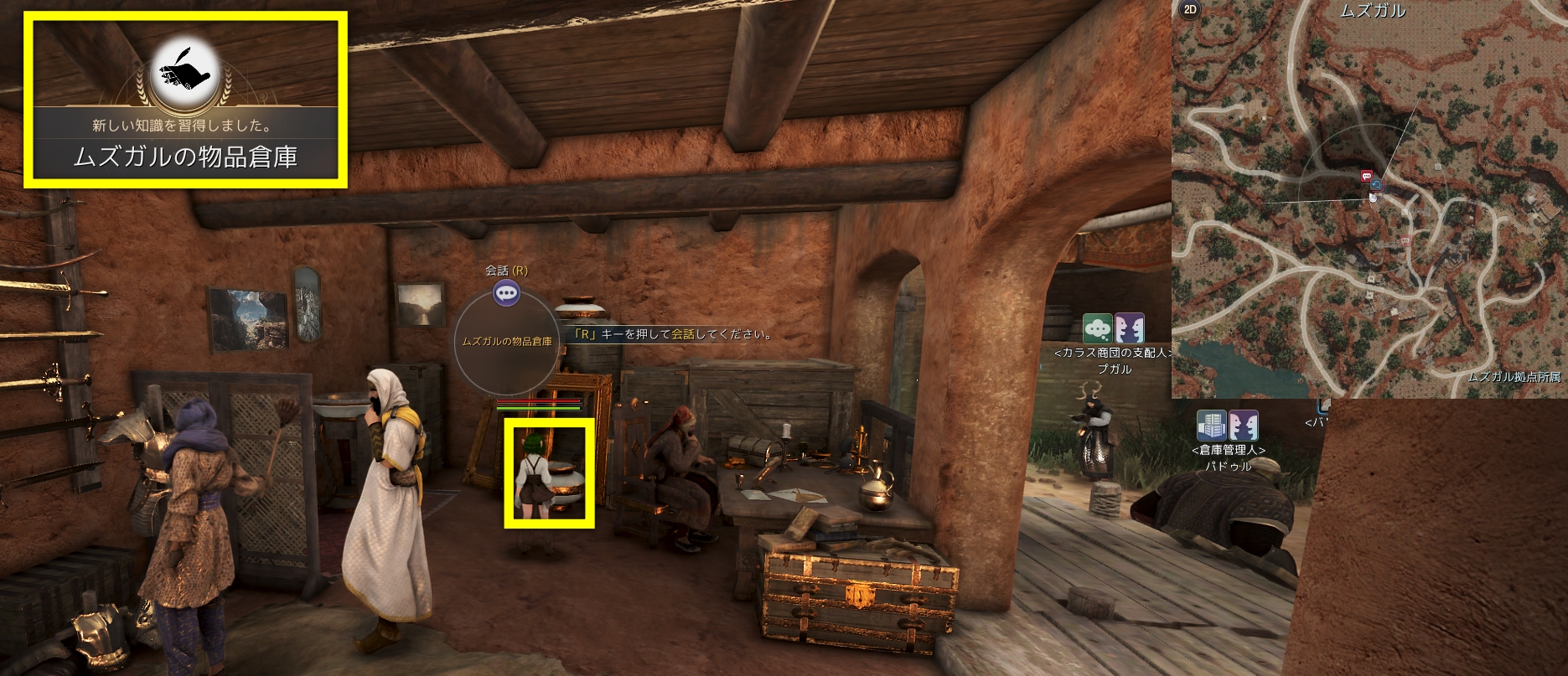The image size is (1568, 676).
Task: Click the two-faces icon above 倉庫管理人 パドゥル
Action: point(1243,426)
